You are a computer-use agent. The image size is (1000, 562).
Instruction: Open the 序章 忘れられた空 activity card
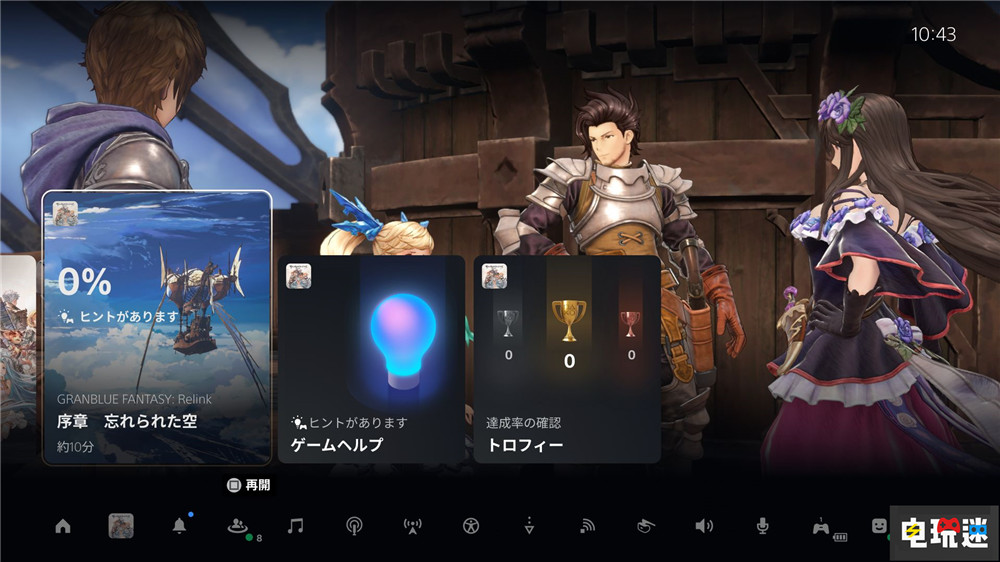[x=157, y=327]
